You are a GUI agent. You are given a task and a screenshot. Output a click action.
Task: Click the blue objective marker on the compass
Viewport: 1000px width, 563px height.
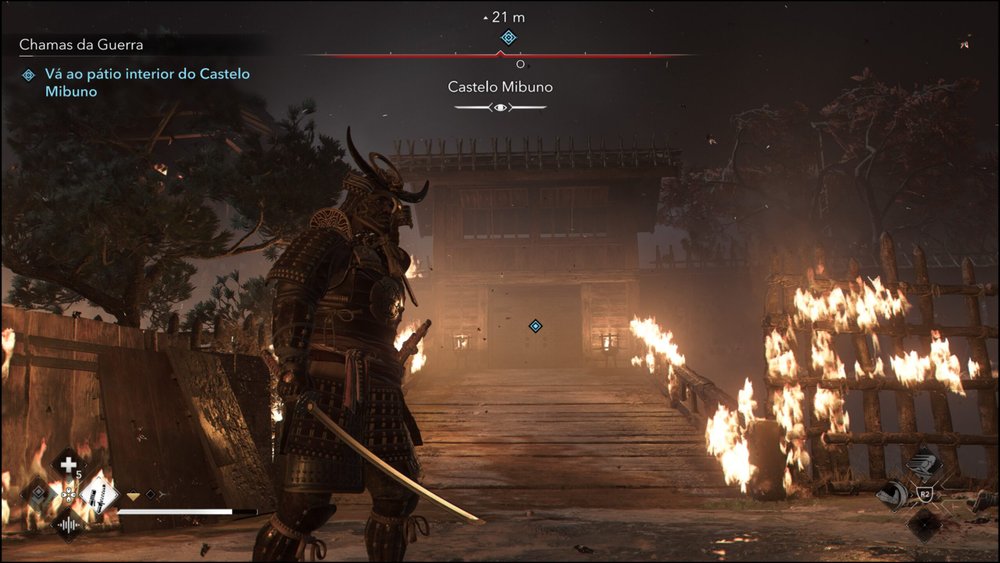click(x=508, y=38)
